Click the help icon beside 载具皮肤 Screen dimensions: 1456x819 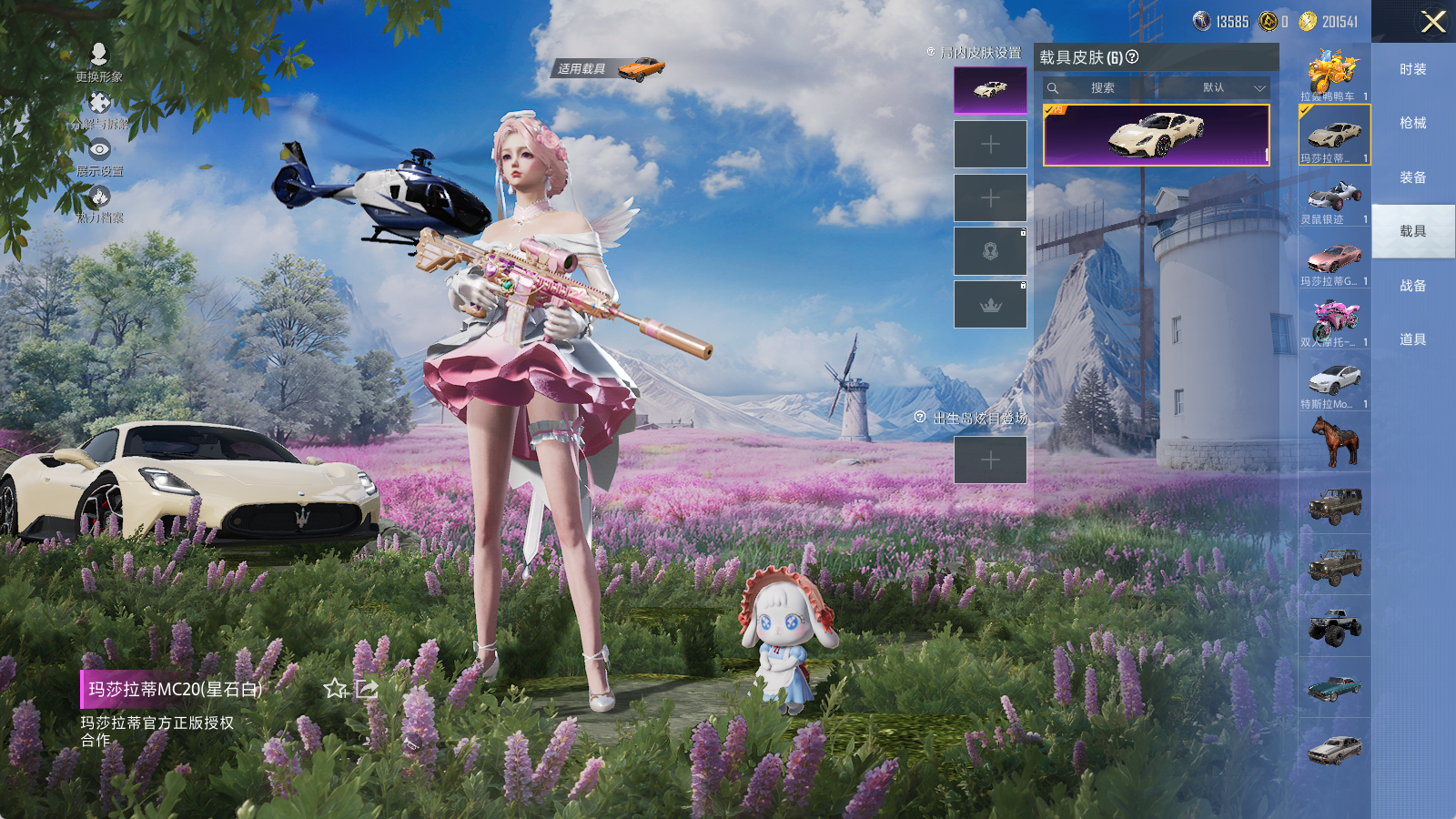(x=1132, y=57)
